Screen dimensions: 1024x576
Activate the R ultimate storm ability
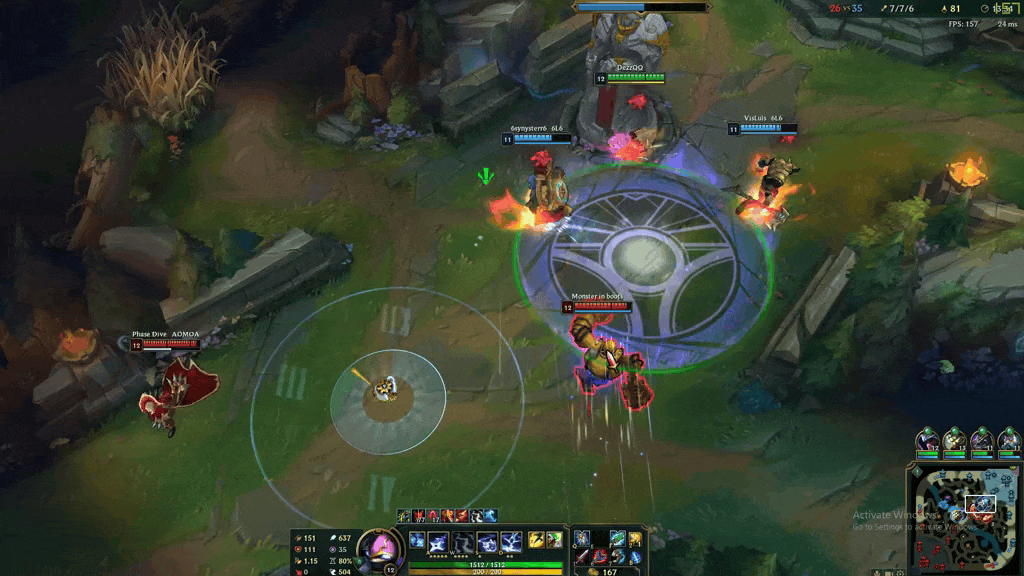tap(511, 542)
